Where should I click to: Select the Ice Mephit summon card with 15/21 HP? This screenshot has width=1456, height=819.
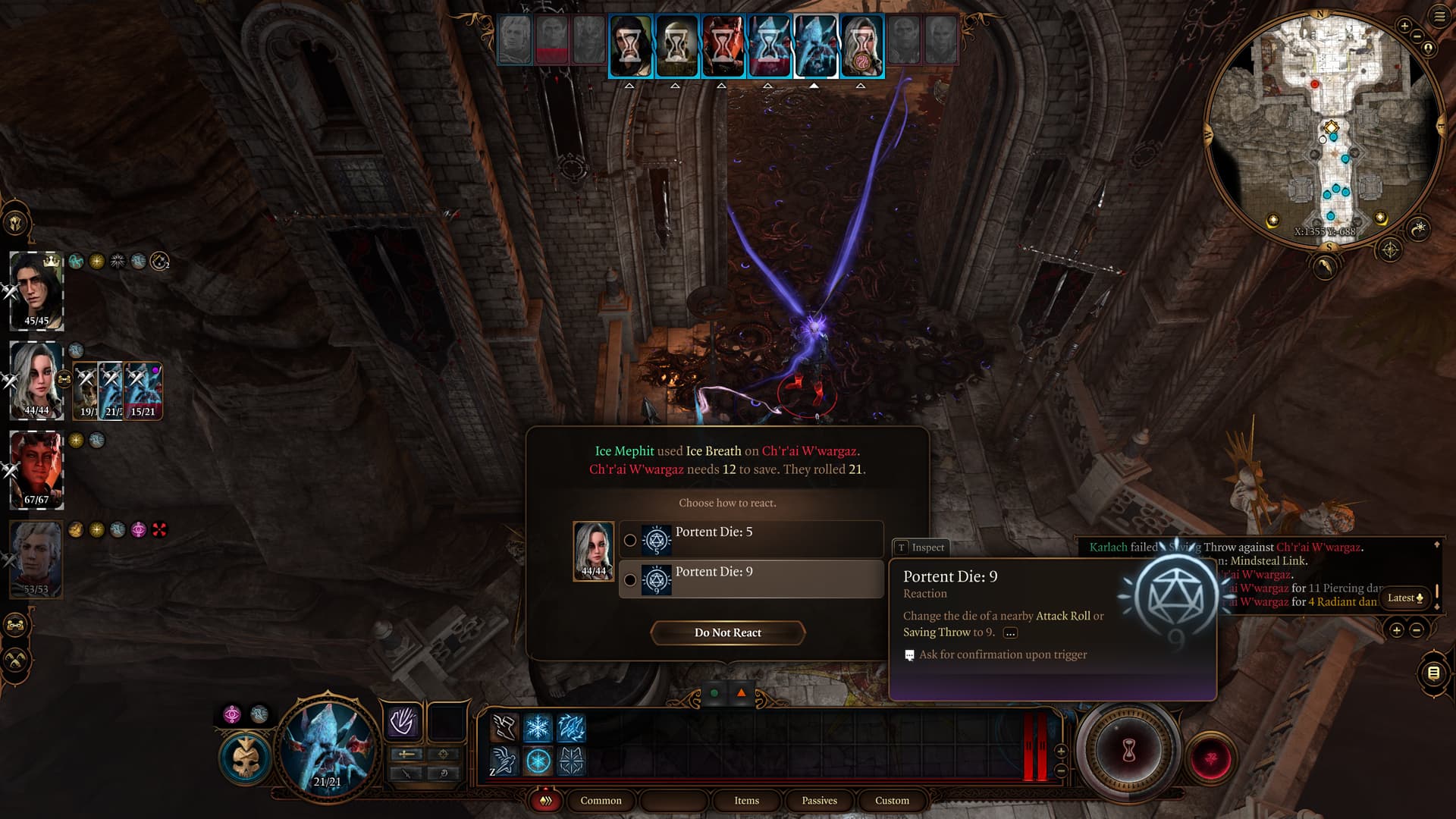click(143, 390)
